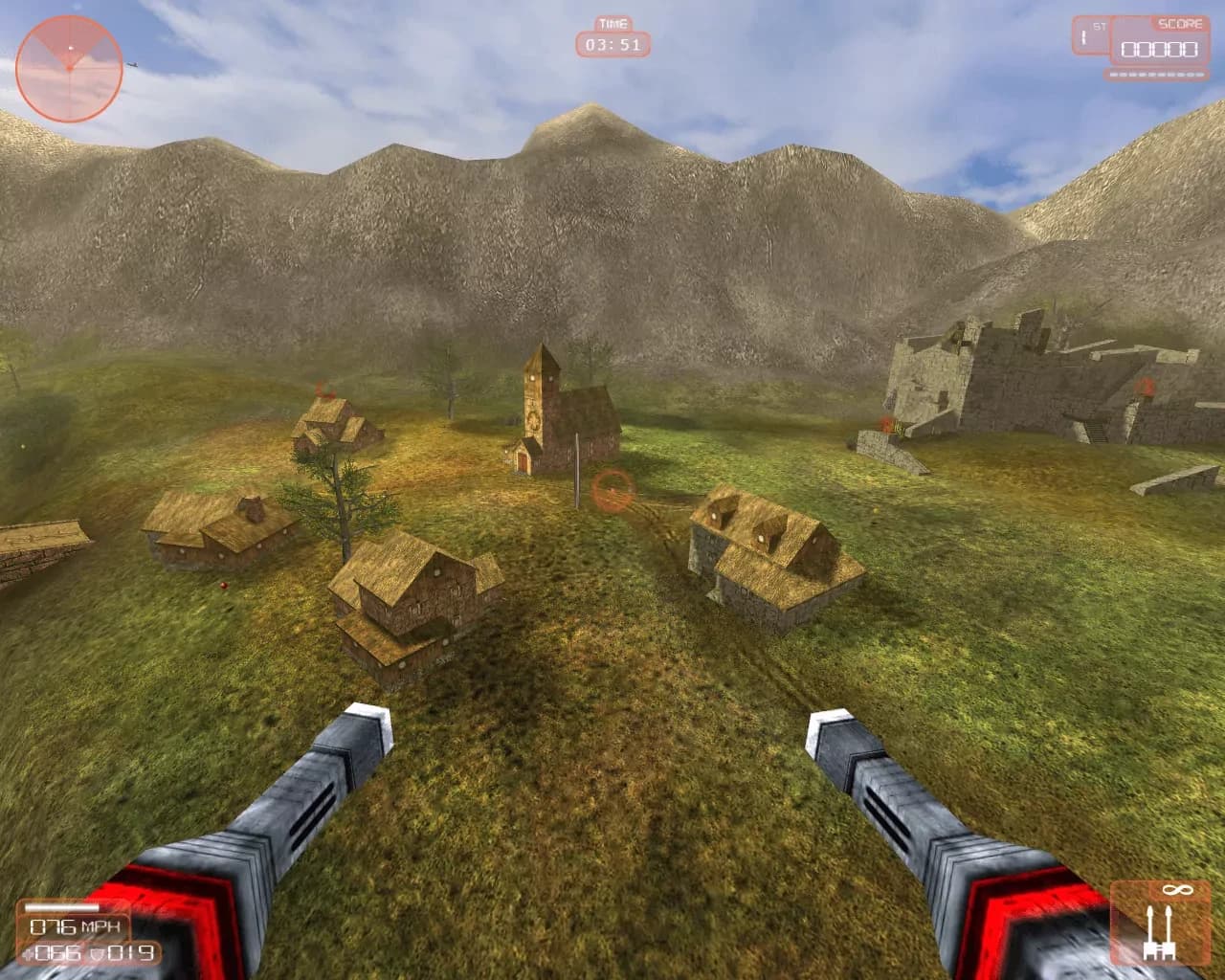This screenshot has height=980, width=1225.
Task: Click the SCORE label on the scoreboard
Action: pyautogui.click(x=1180, y=23)
